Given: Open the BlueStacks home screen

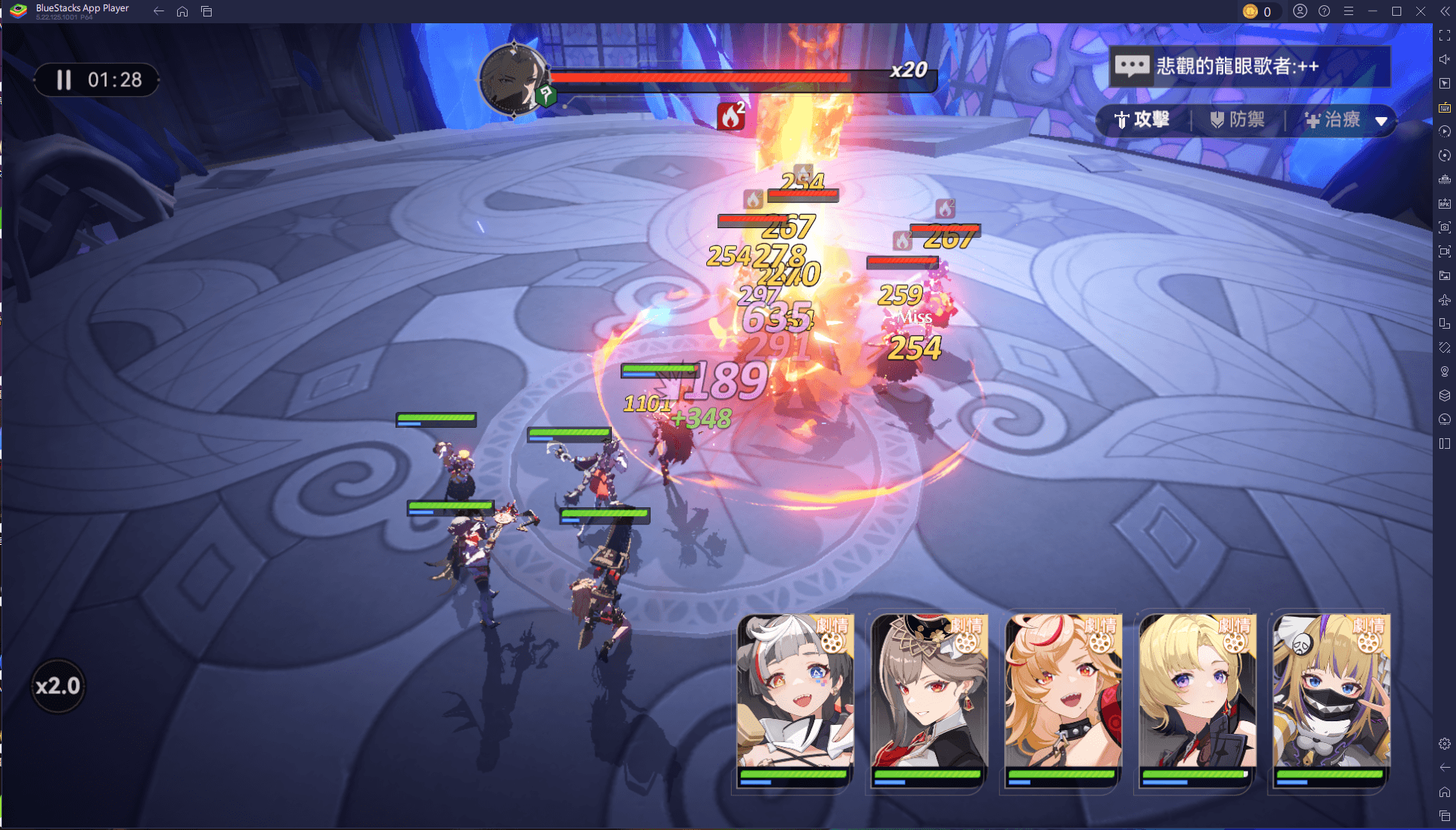Looking at the screenshot, I should pos(182,11).
